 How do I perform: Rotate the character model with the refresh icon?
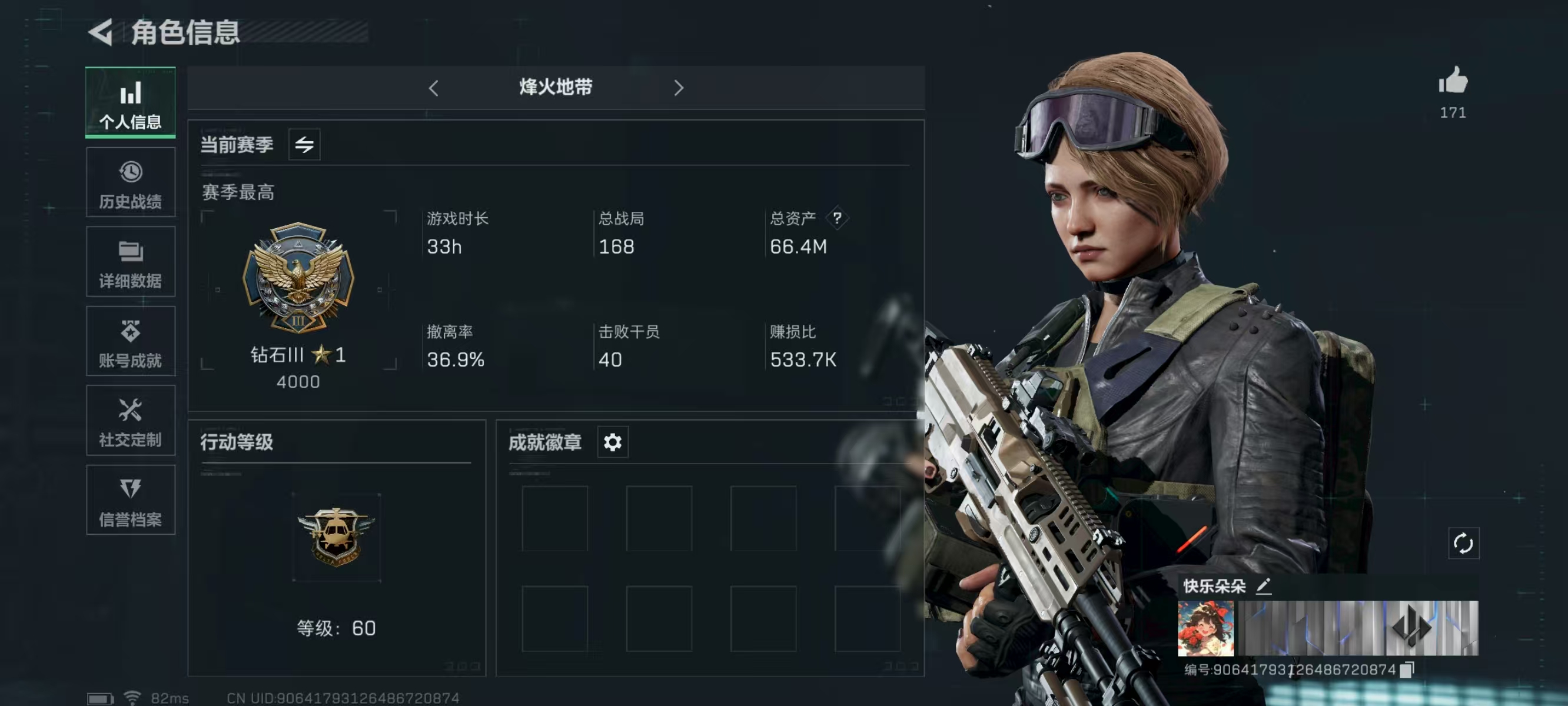[1463, 543]
